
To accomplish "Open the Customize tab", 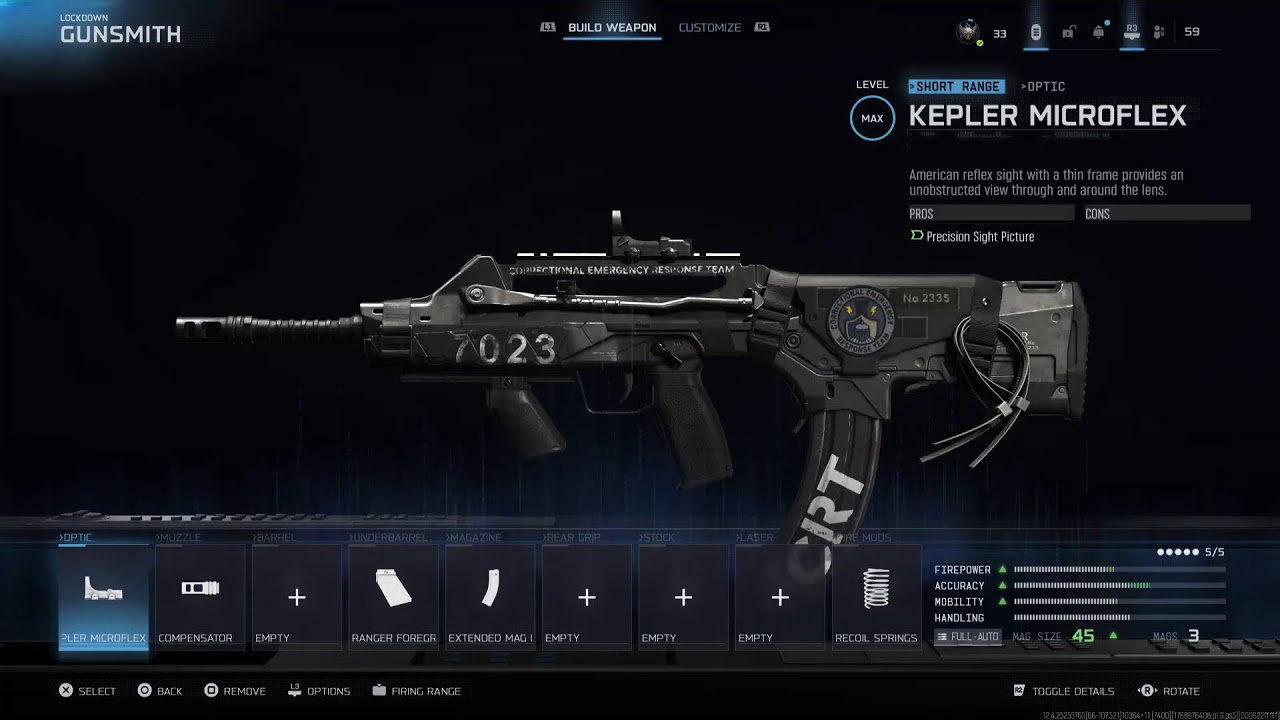I will pyautogui.click(x=709, y=28).
